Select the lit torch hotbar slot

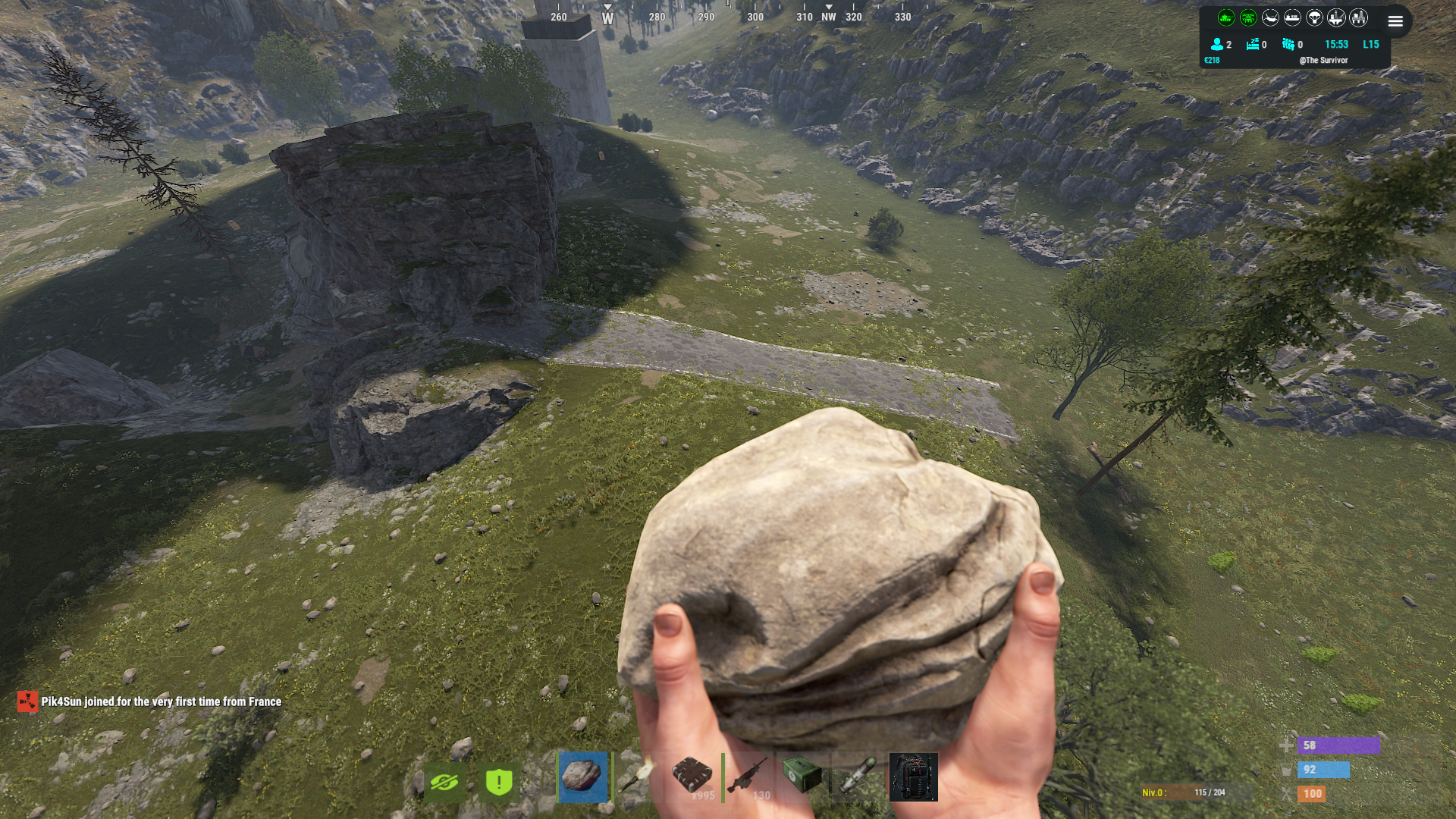pos(637,777)
